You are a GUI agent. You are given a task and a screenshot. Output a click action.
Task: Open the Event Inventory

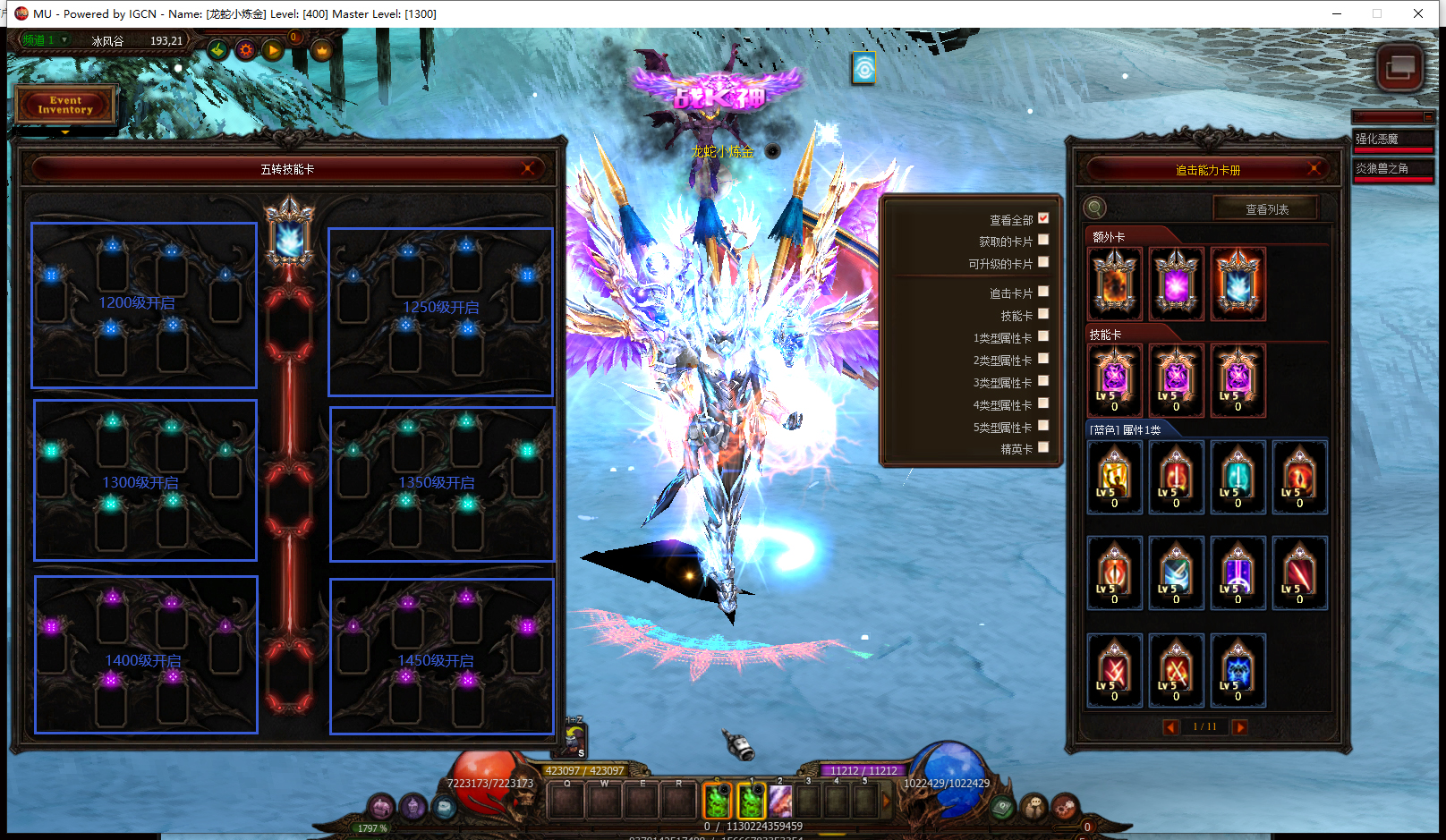[x=65, y=105]
